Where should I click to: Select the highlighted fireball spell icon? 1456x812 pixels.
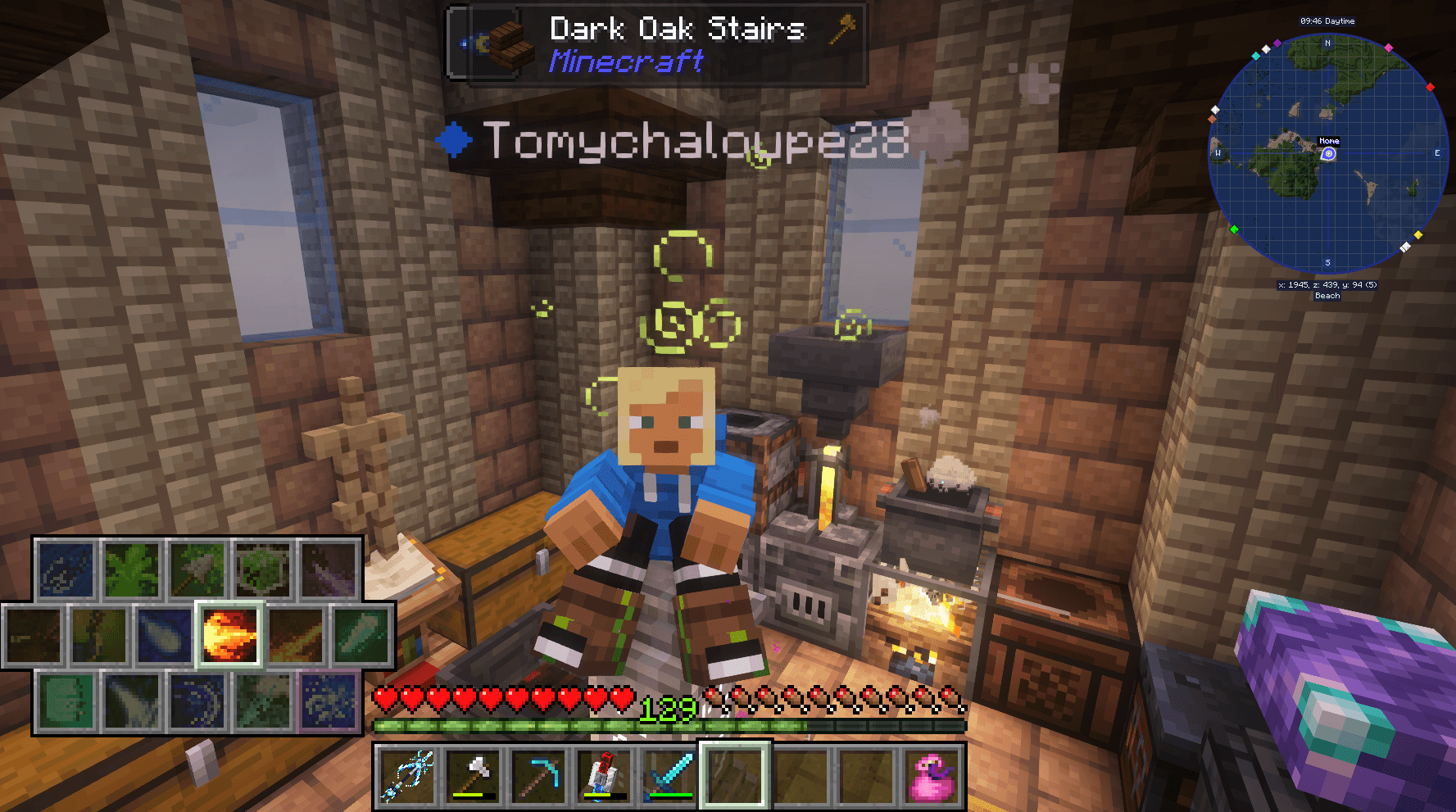(230, 637)
